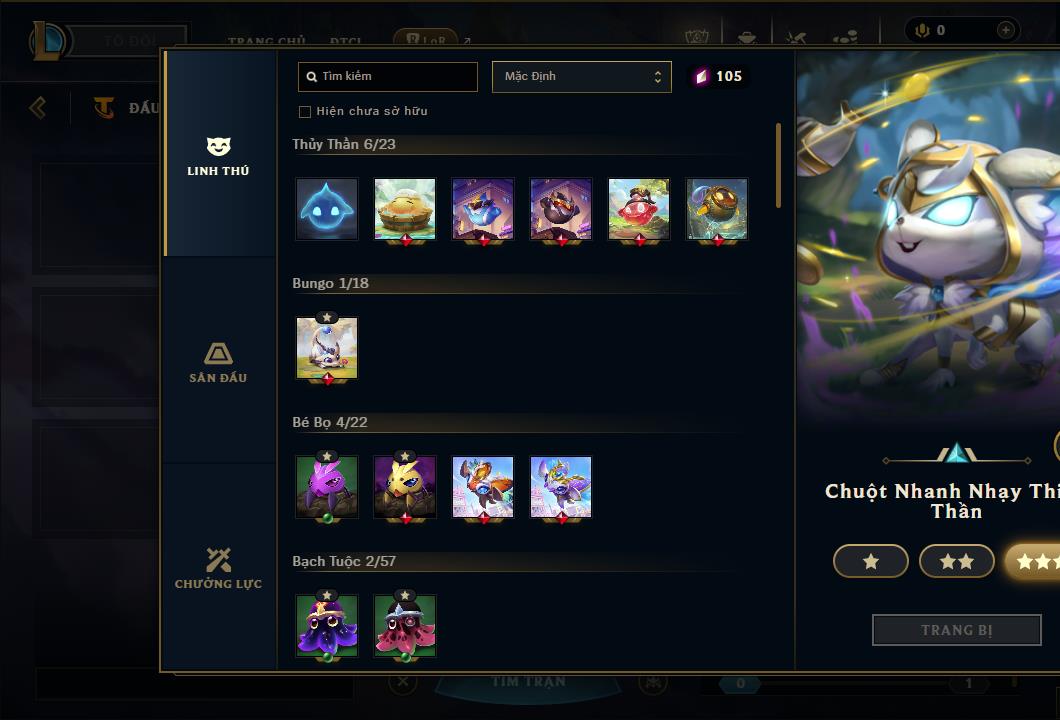
Task: Open the Sân Đấu tab
Action: [x=218, y=363]
